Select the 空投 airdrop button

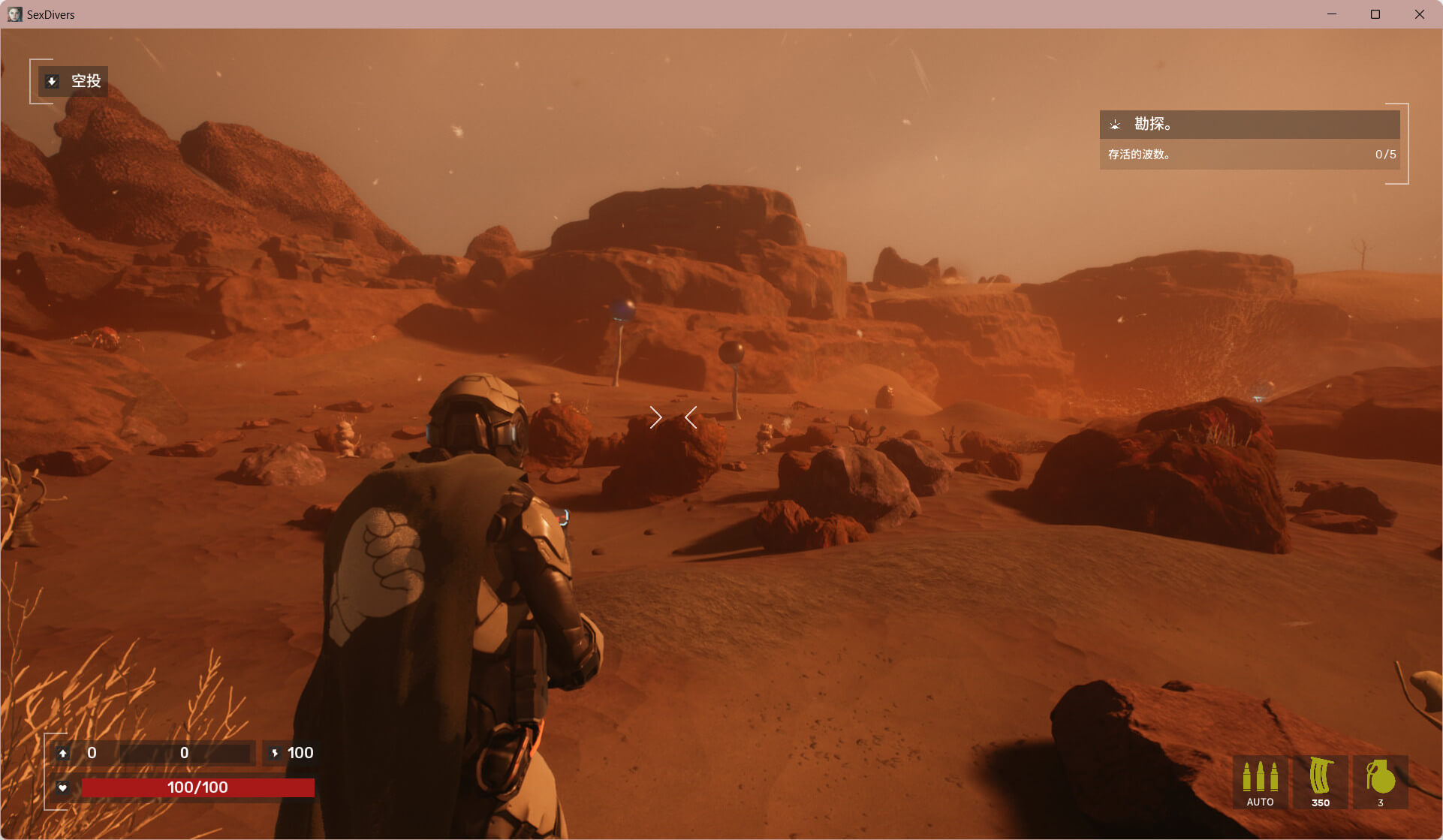pyautogui.click(x=74, y=81)
